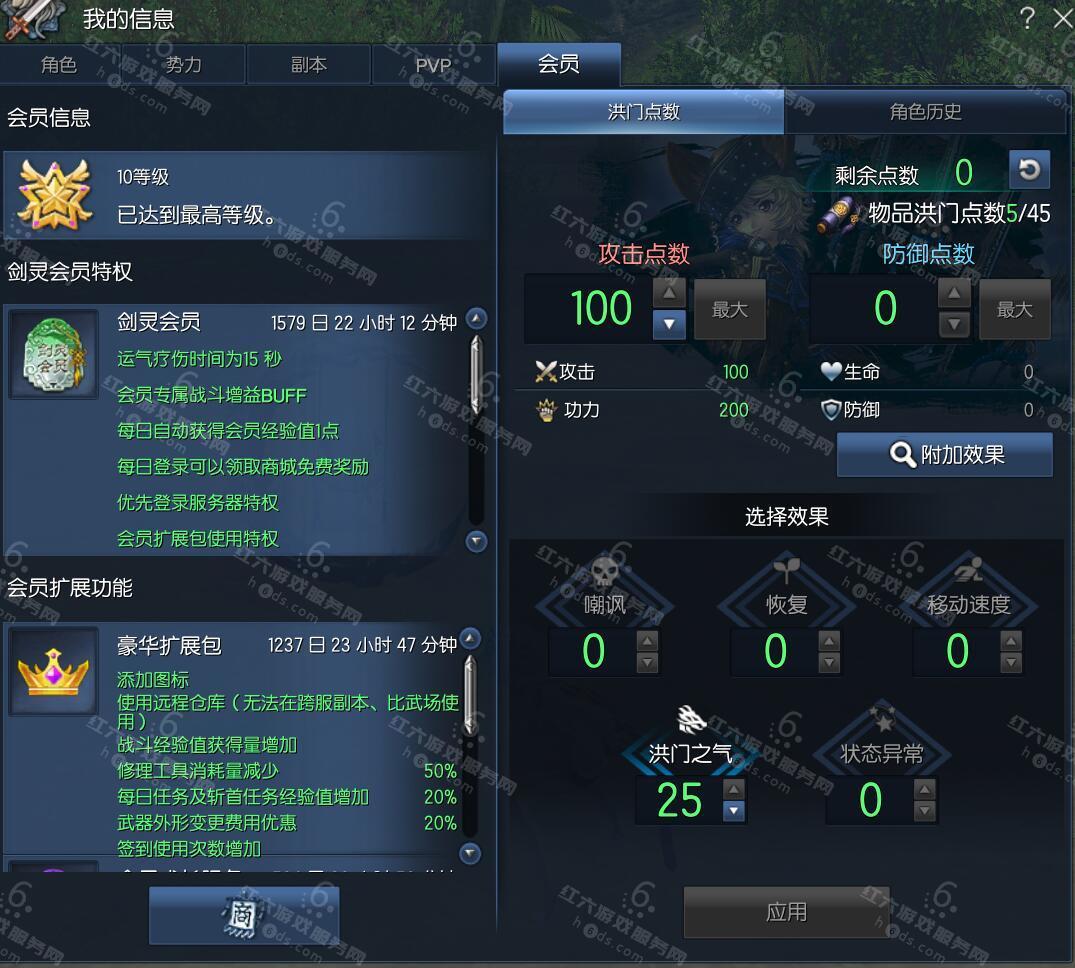Switch to the 角色 tab
Viewport: 1075px width, 968px height.
click(x=59, y=65)
